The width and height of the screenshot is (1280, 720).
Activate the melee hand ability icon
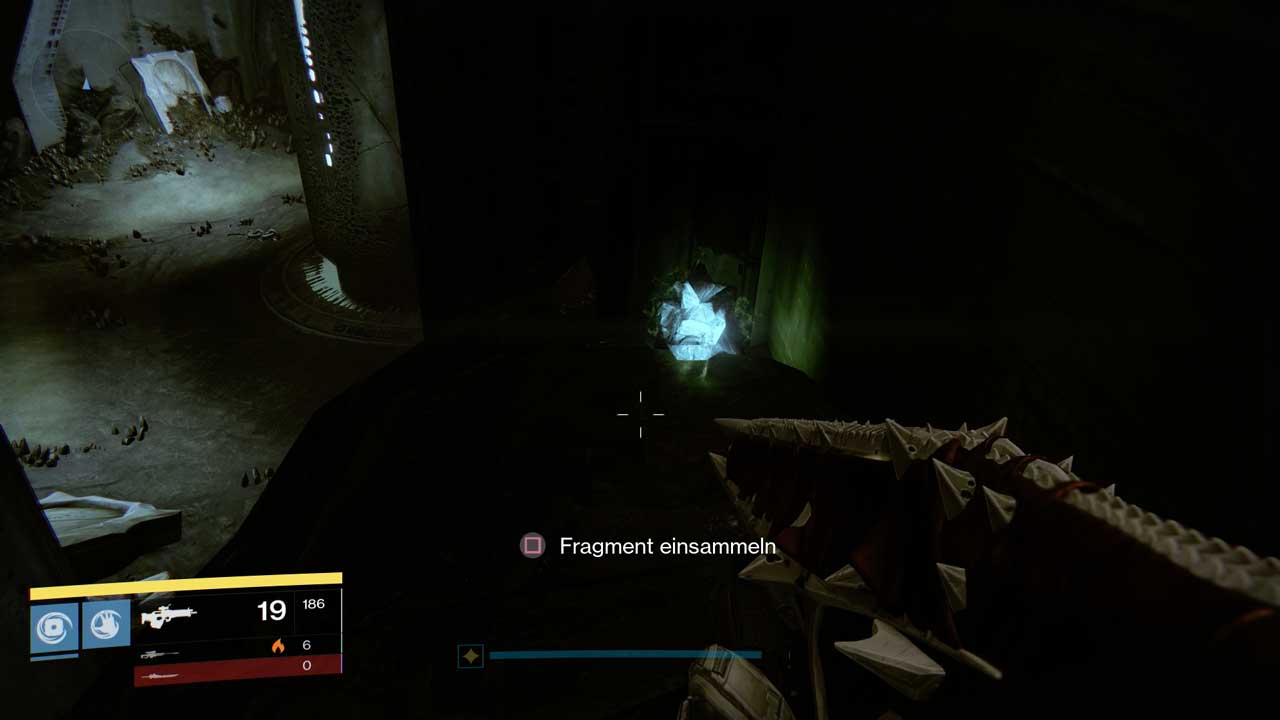coord(106,625)
